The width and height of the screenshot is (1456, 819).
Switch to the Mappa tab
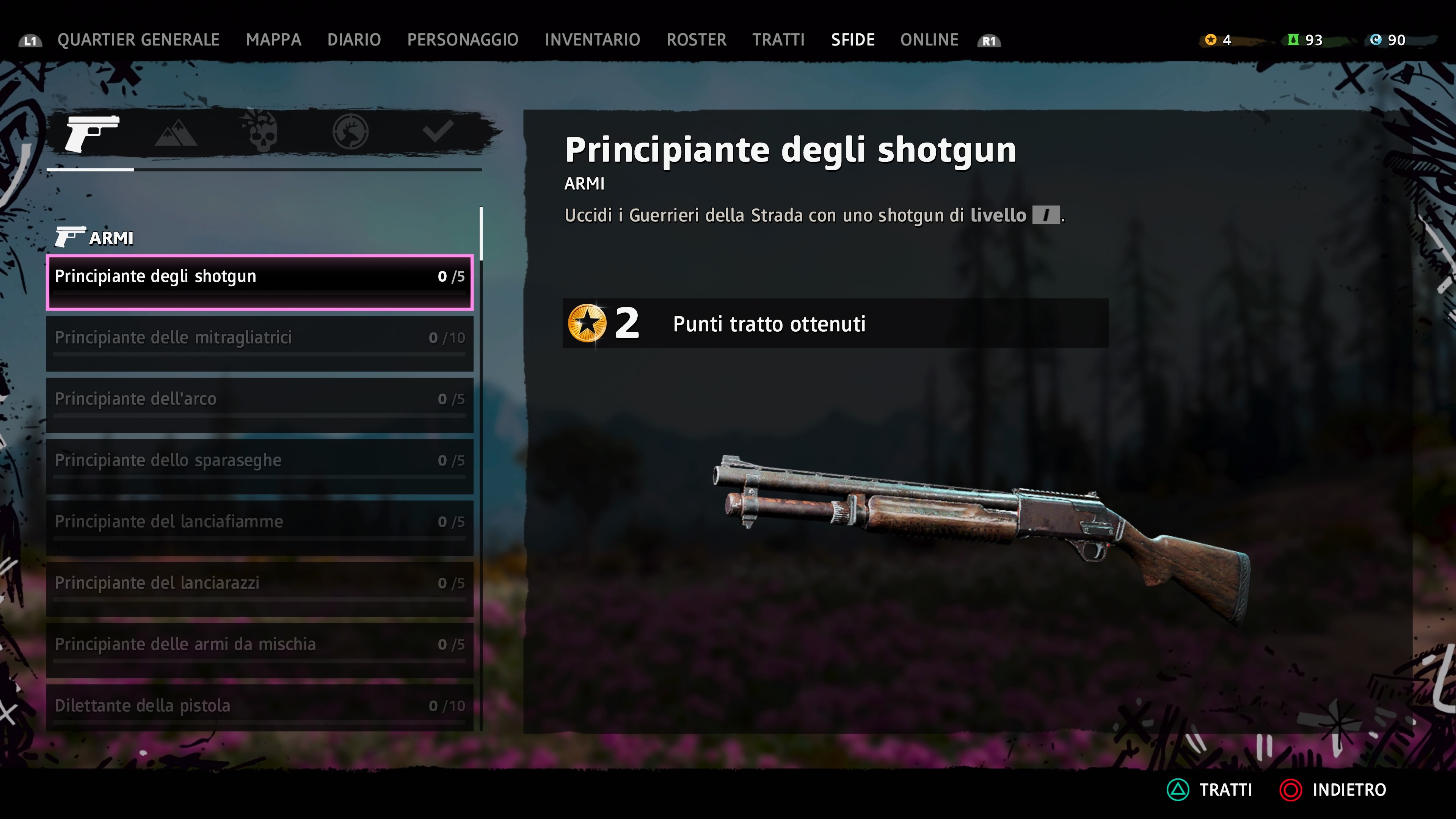pos(273,39)
